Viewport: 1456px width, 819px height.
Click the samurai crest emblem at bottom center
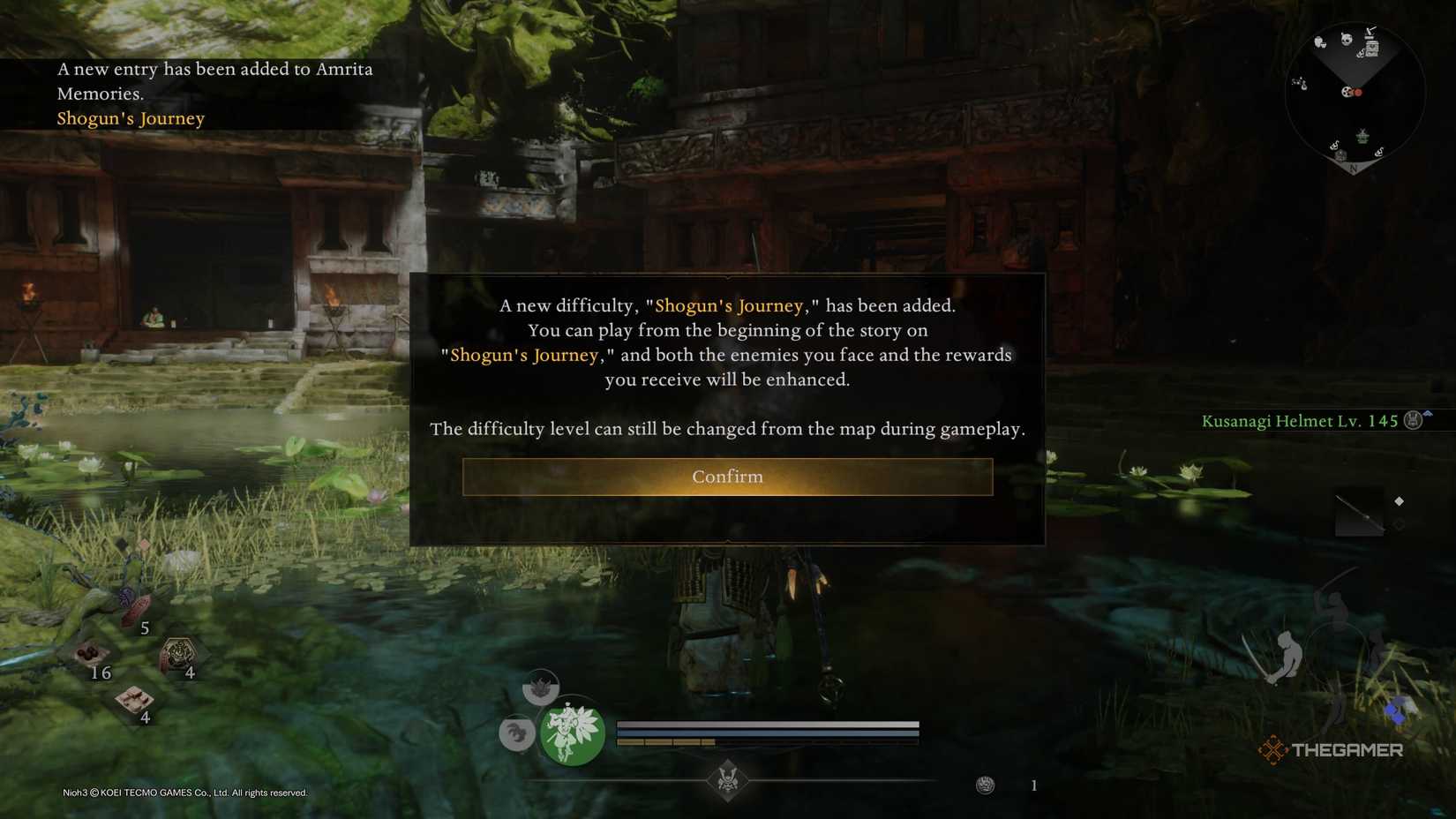coord(728,778)
